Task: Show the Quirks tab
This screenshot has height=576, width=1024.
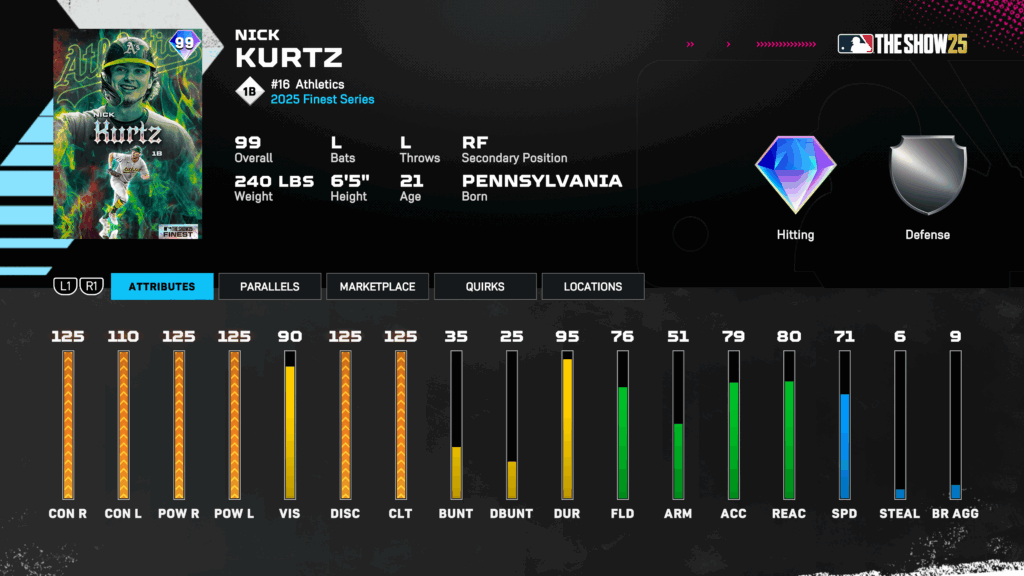Action: 485,286
